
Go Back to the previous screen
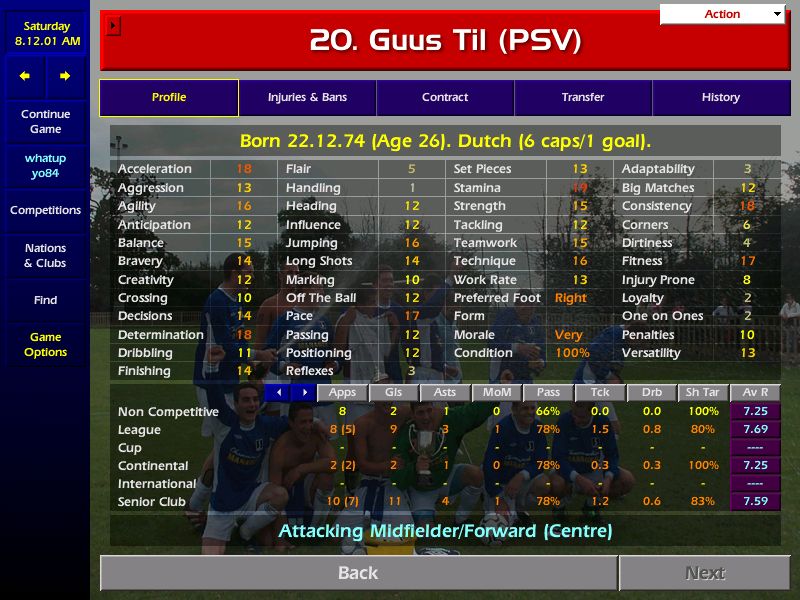coord(358,573)
